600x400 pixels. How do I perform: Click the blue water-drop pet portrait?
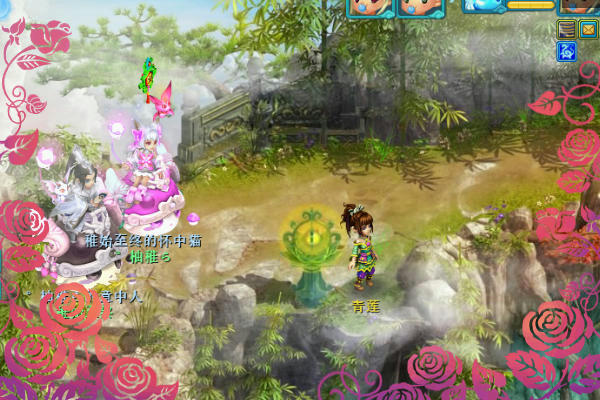484,5
